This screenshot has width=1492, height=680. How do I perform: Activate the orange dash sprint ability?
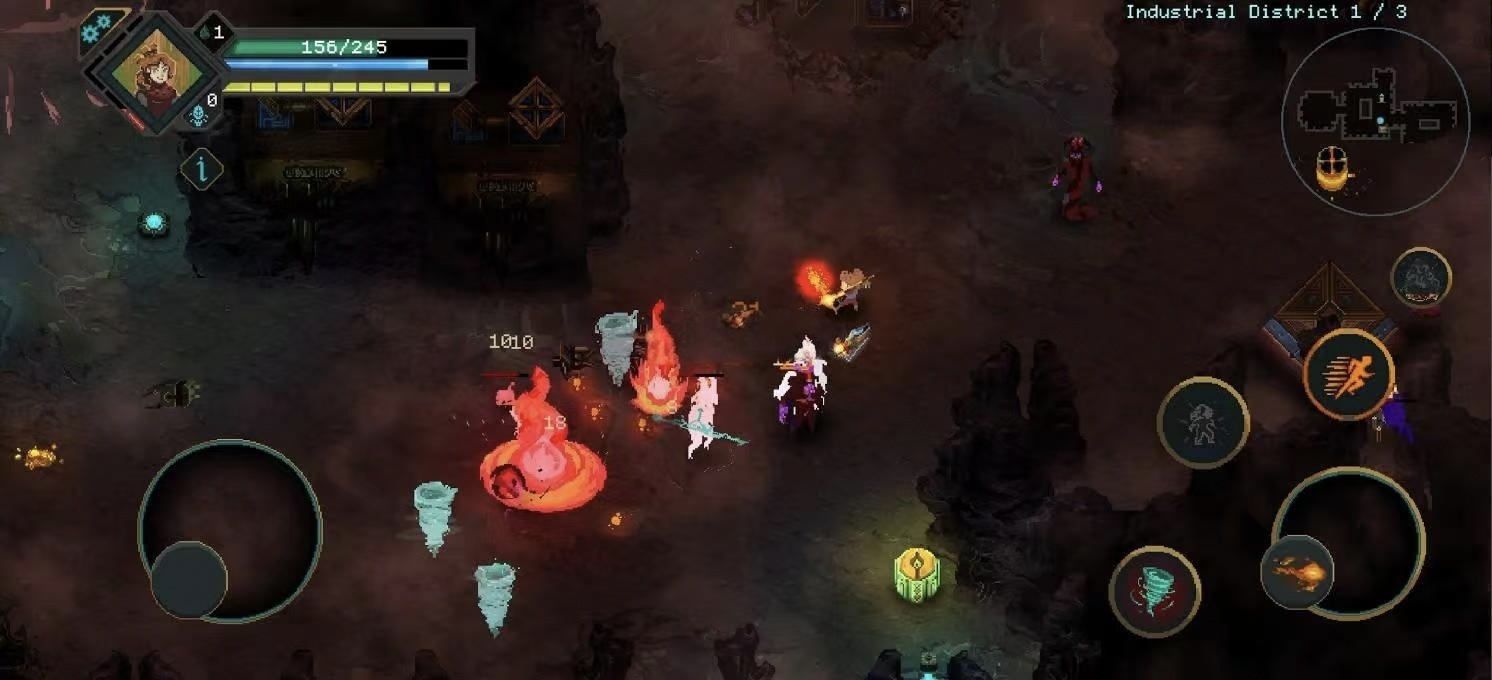[1349, 375]
